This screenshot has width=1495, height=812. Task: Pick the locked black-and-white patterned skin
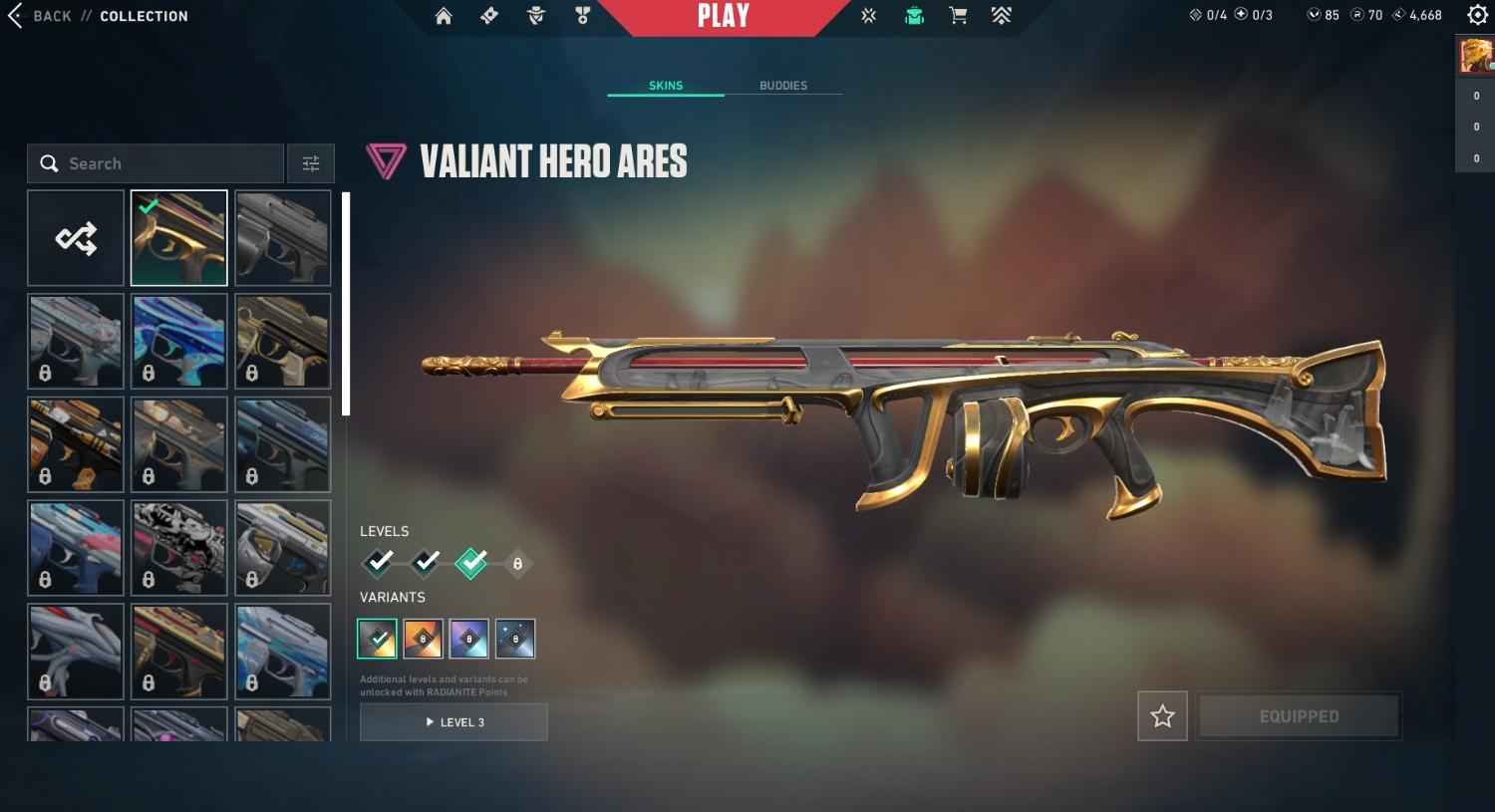pos(179,548)
